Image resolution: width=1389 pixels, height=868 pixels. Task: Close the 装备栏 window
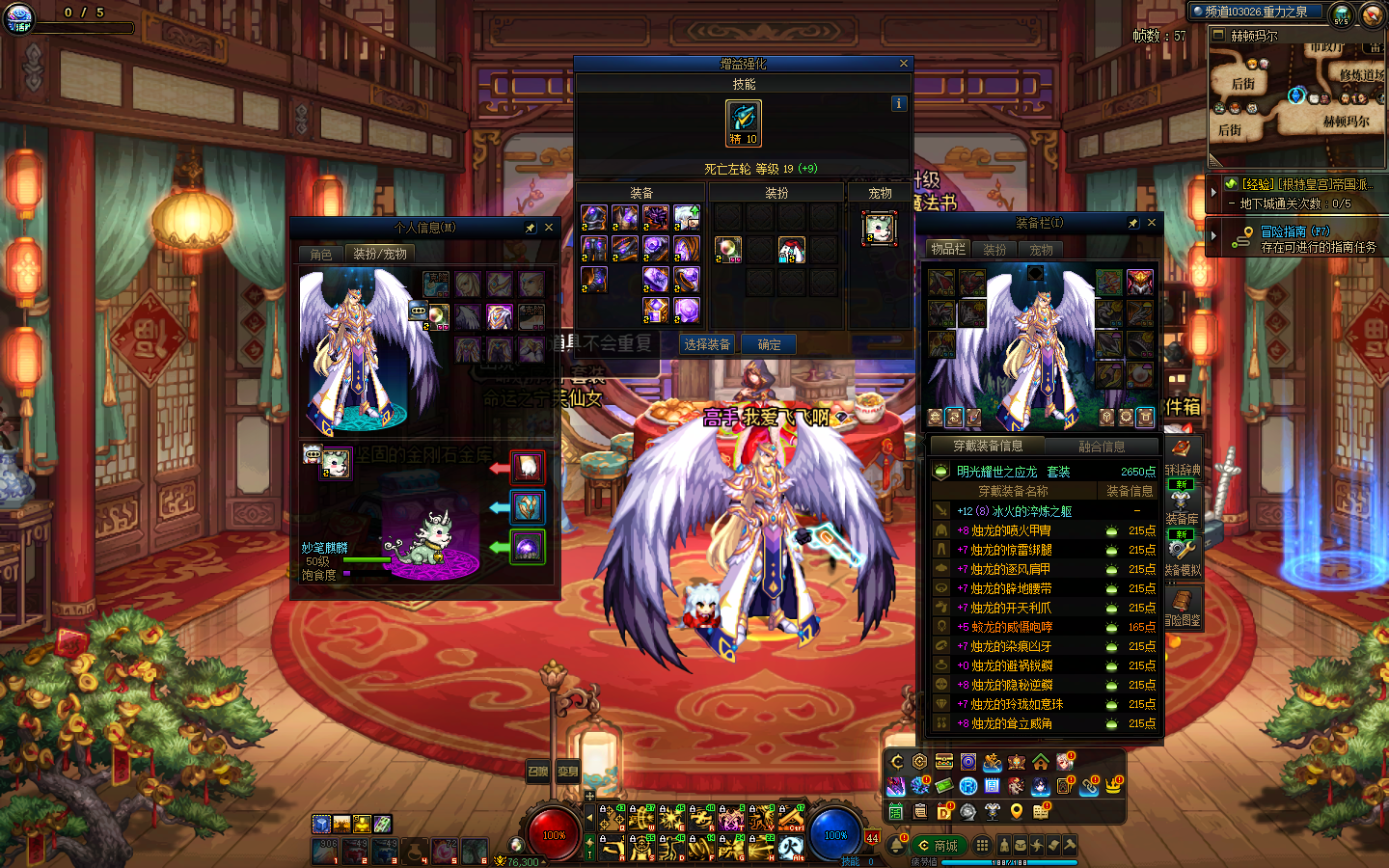pyautogui.click(x=1152, y=223)
